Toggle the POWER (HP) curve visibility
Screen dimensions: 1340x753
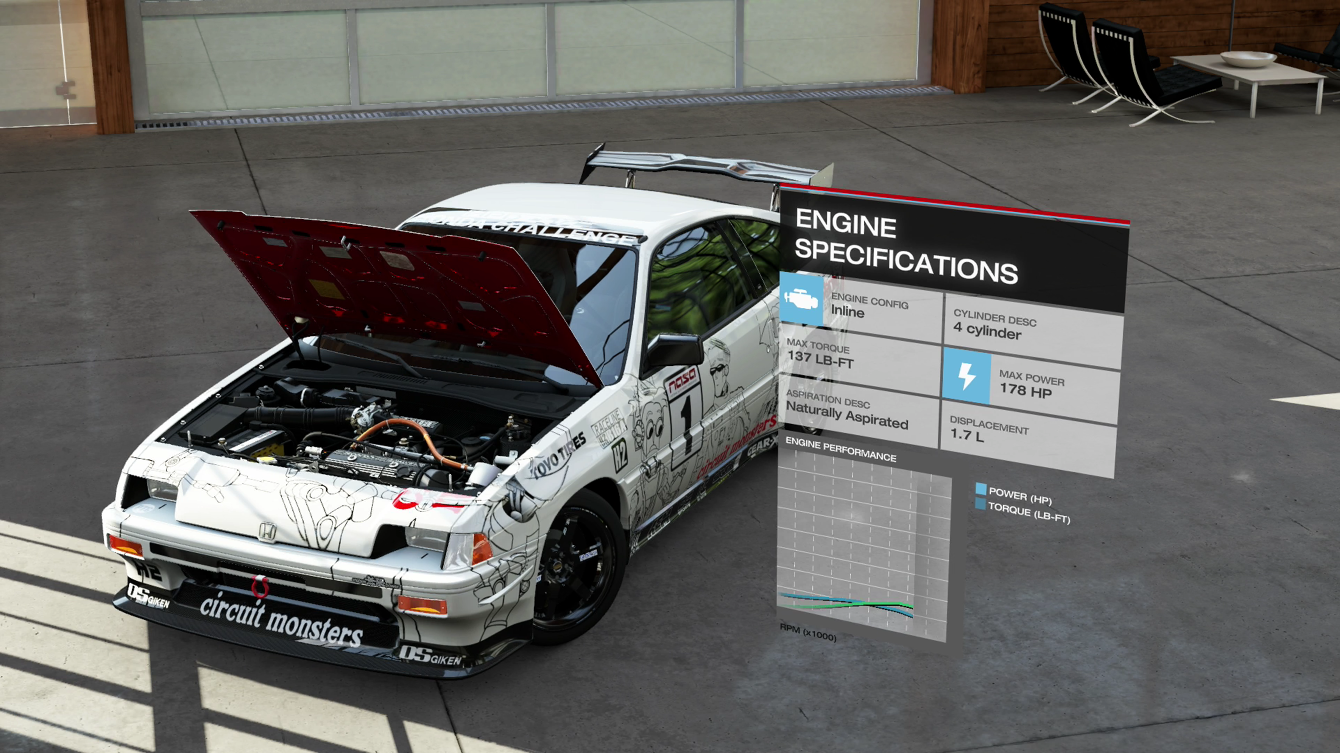[982, 489]
